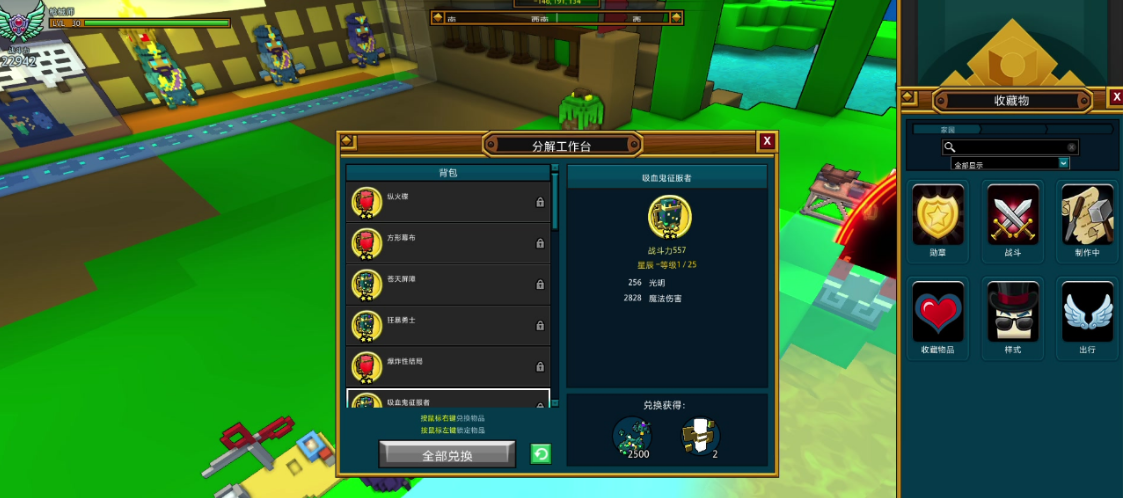1123x498 pixels.
Task: Click the 家园 breadcrumb tab
Action: pyautogui.click(x=946, y=129)
